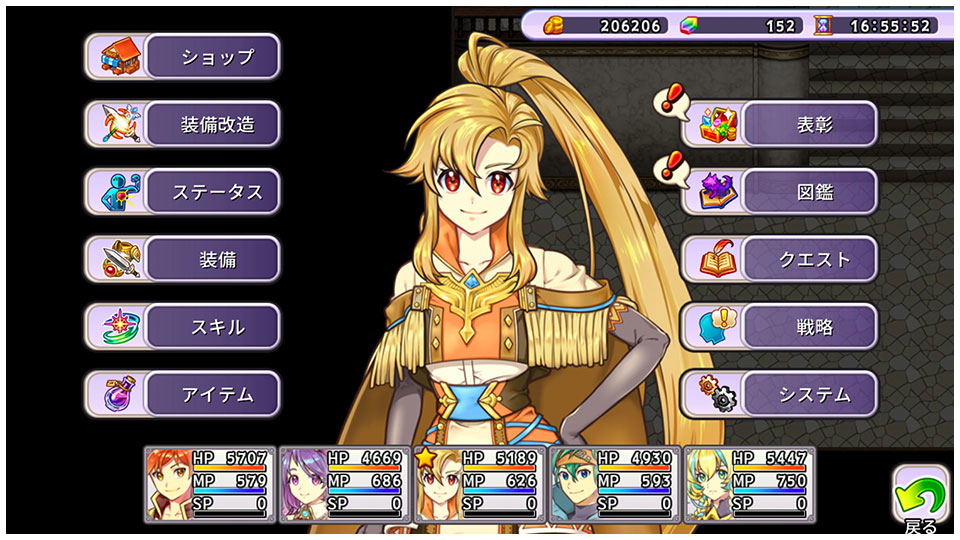
Task: Select the purple-haired party member panel
Action: pyautogui.click(x=344, y=484)
